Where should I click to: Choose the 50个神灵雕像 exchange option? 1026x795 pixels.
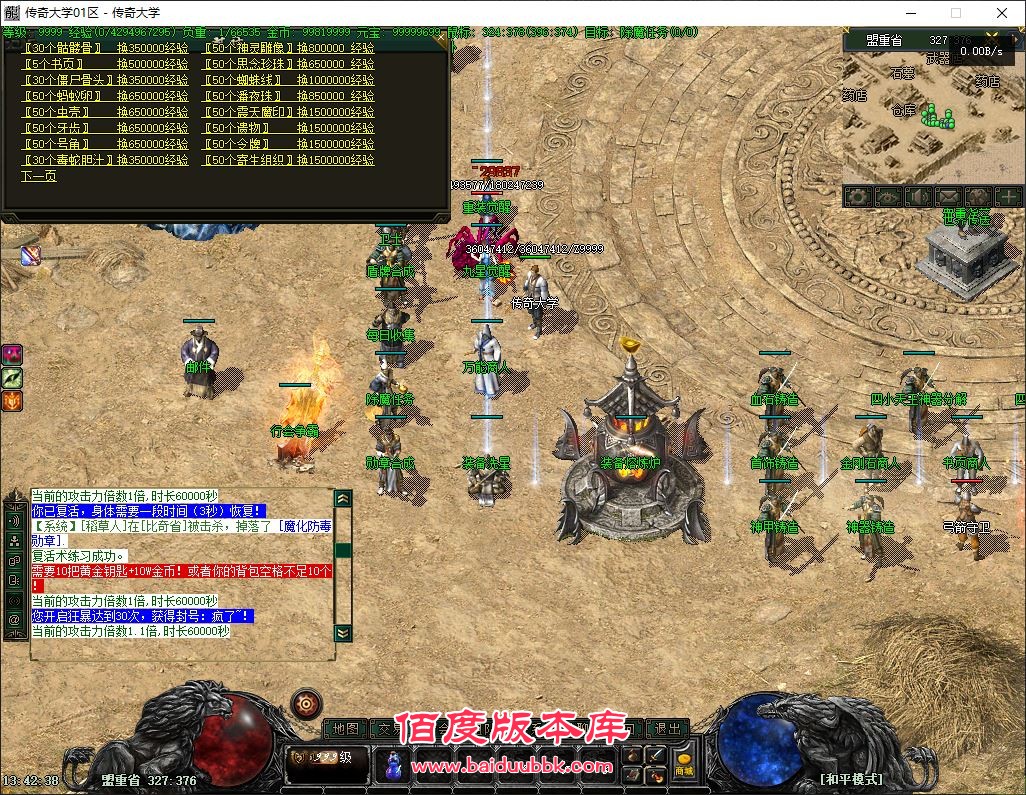point(250,48)
